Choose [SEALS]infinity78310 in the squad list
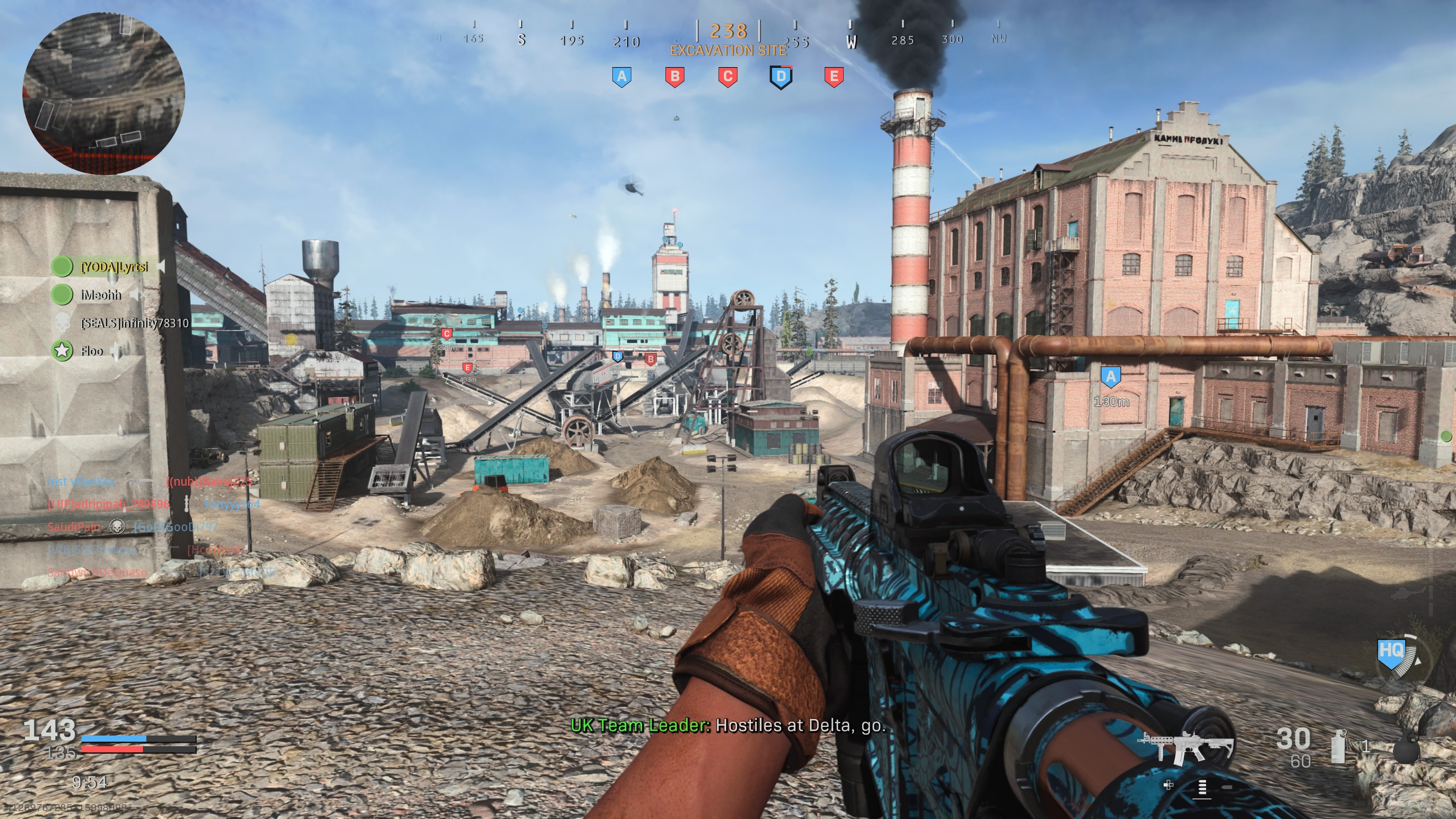Image resolution: width=1456 pixels, height=819 pixels. [133, 323]
